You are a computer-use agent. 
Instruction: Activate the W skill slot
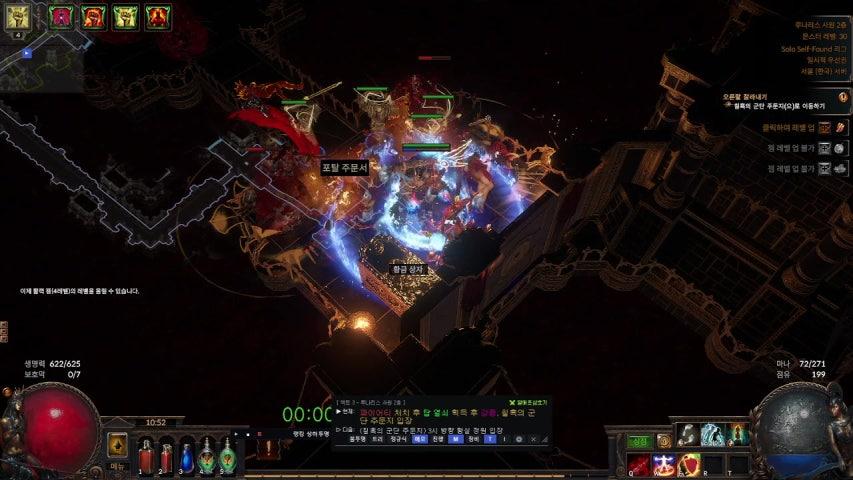click(664, 464)
